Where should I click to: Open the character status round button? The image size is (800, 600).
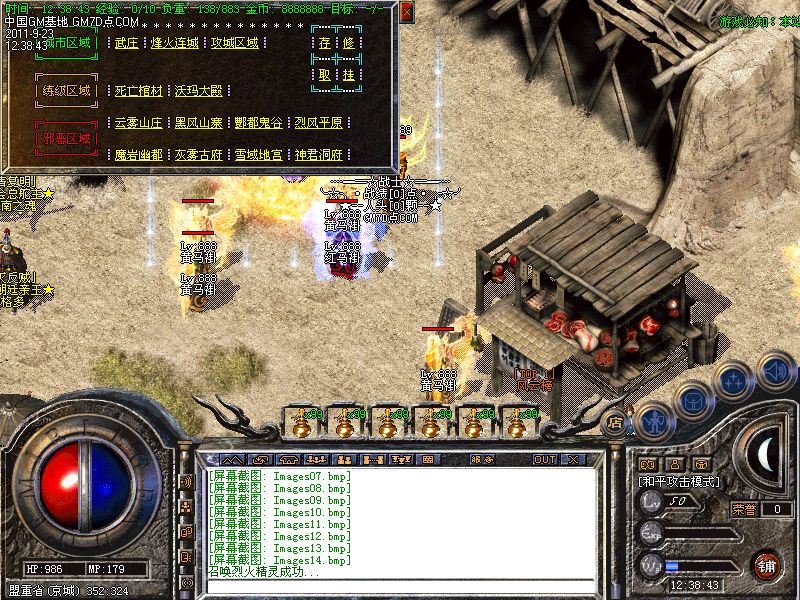click(x=654, y=419)
